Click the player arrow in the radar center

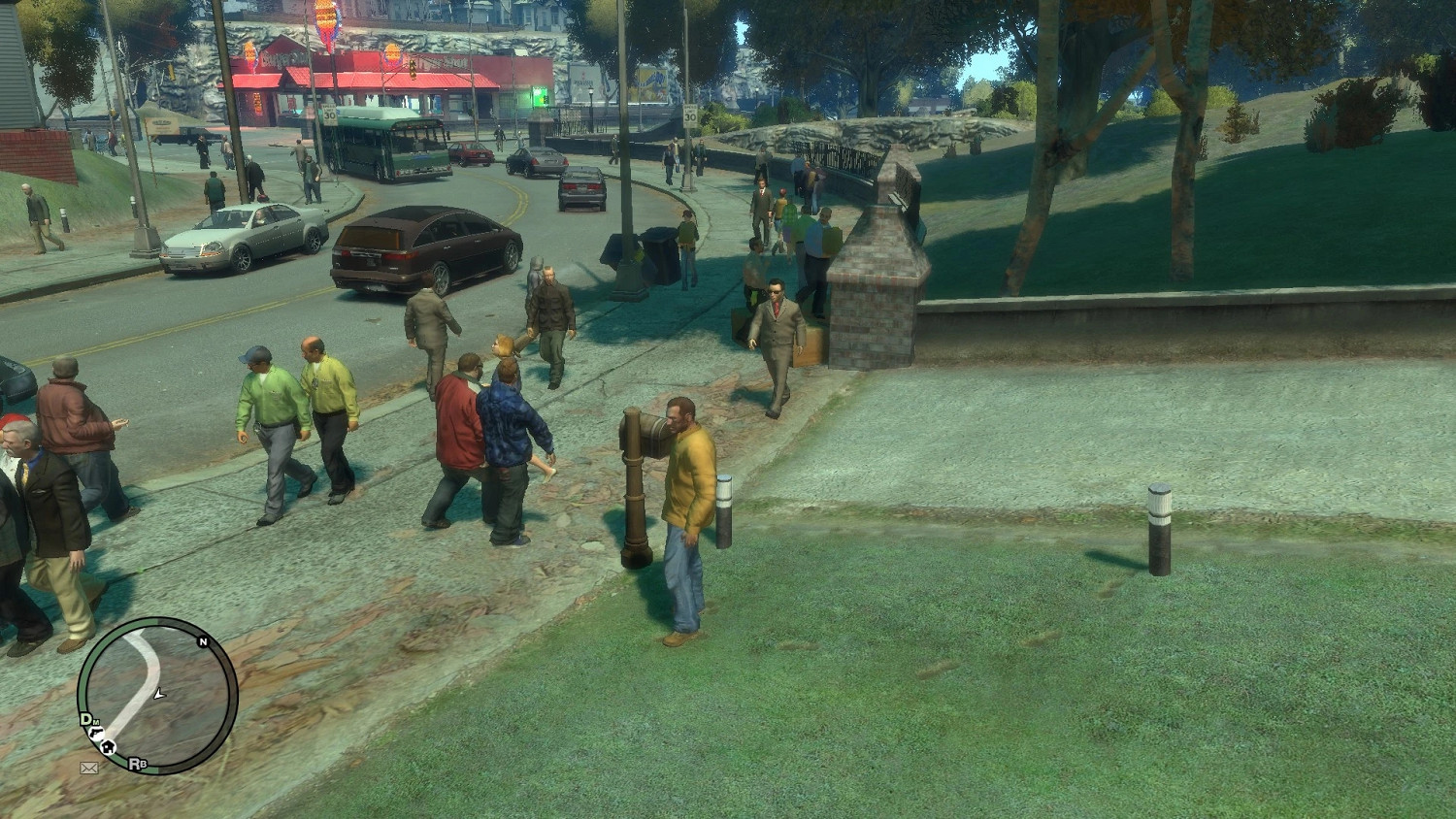coord(159,695)
